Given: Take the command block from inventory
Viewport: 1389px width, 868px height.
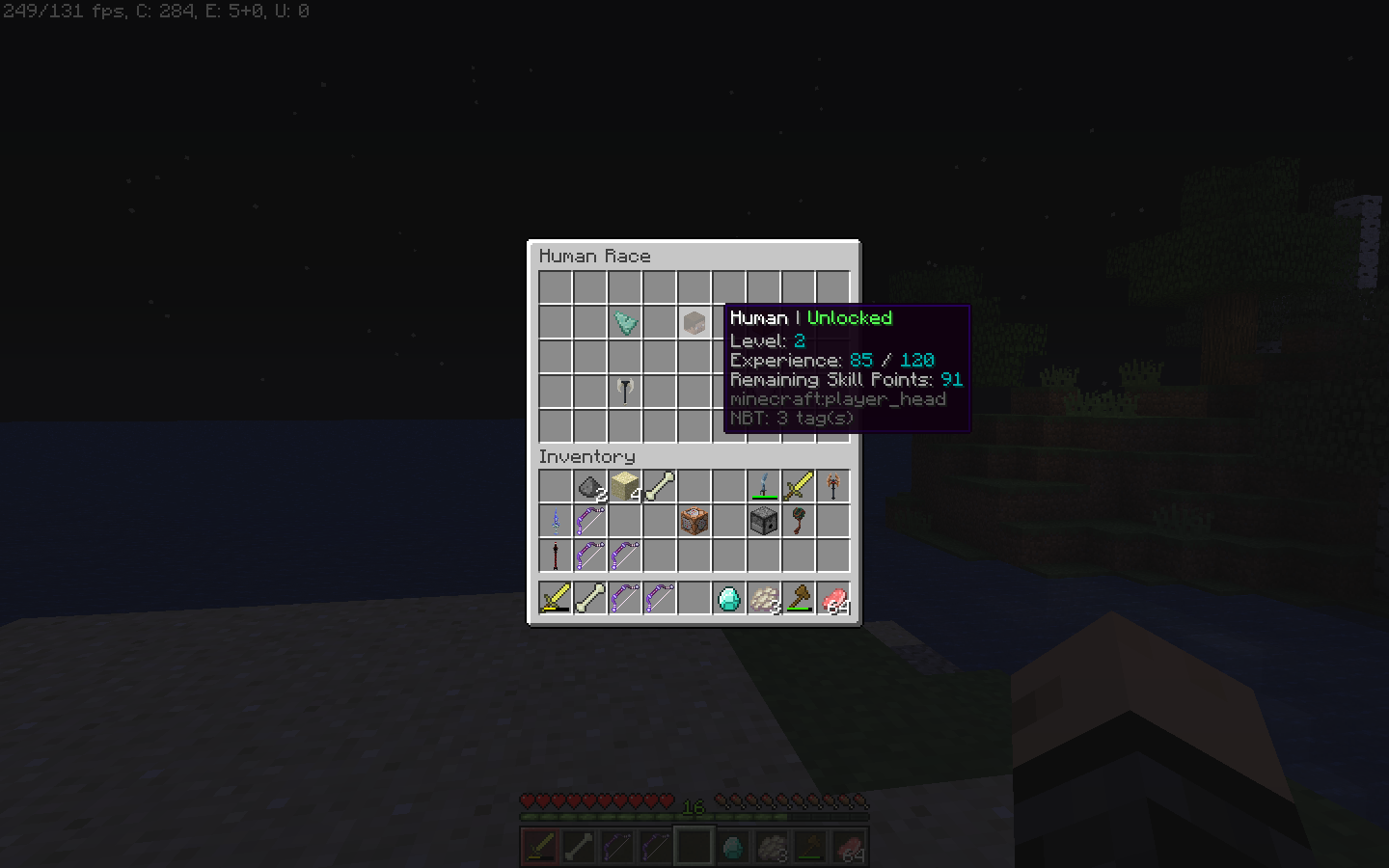Looking at the screenshot, I should click(694, 522).
